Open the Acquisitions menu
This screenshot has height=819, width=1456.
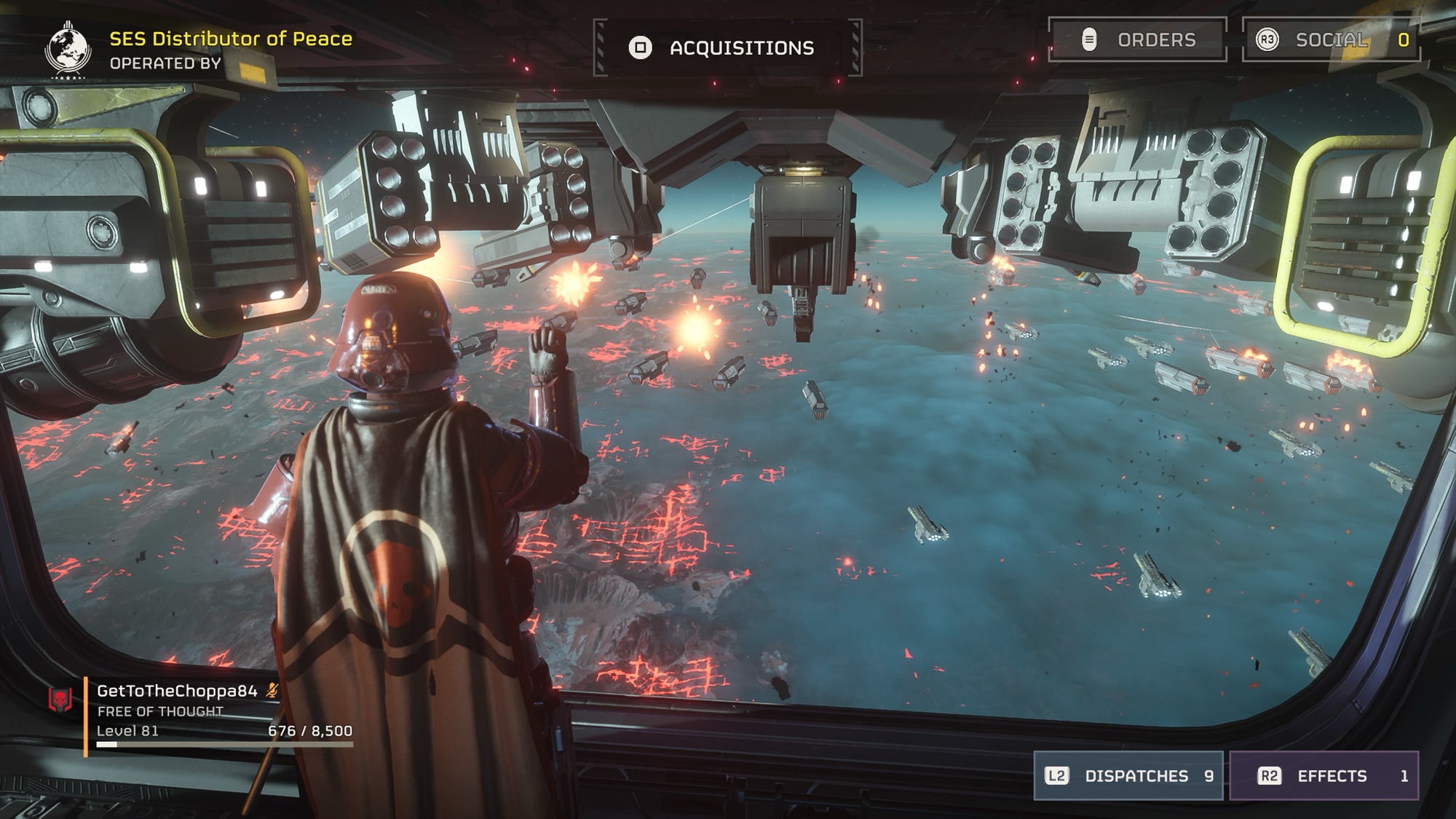tap(727, 48)
